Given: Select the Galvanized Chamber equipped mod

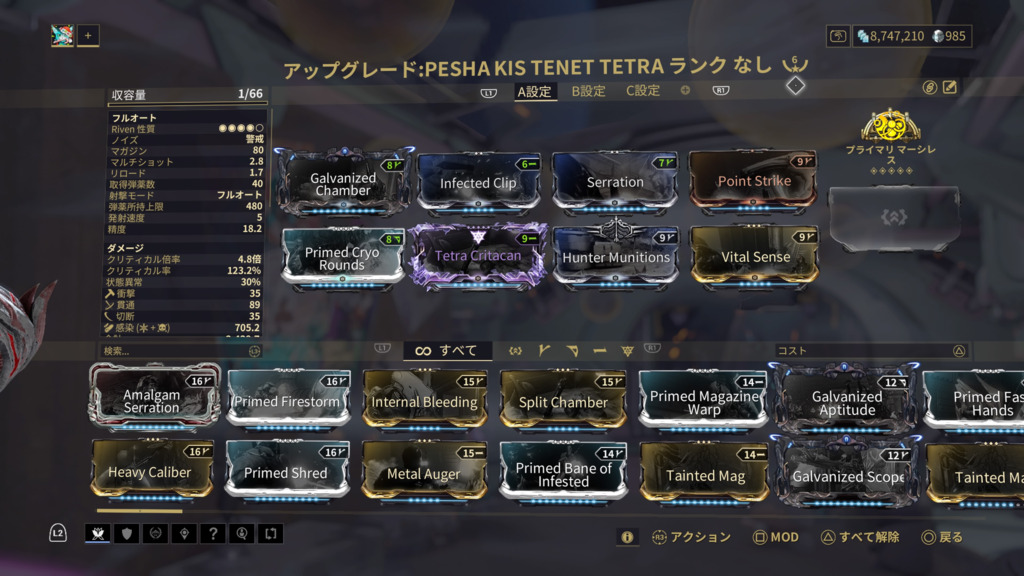Looking at the screenshot, I should point(343,183).
